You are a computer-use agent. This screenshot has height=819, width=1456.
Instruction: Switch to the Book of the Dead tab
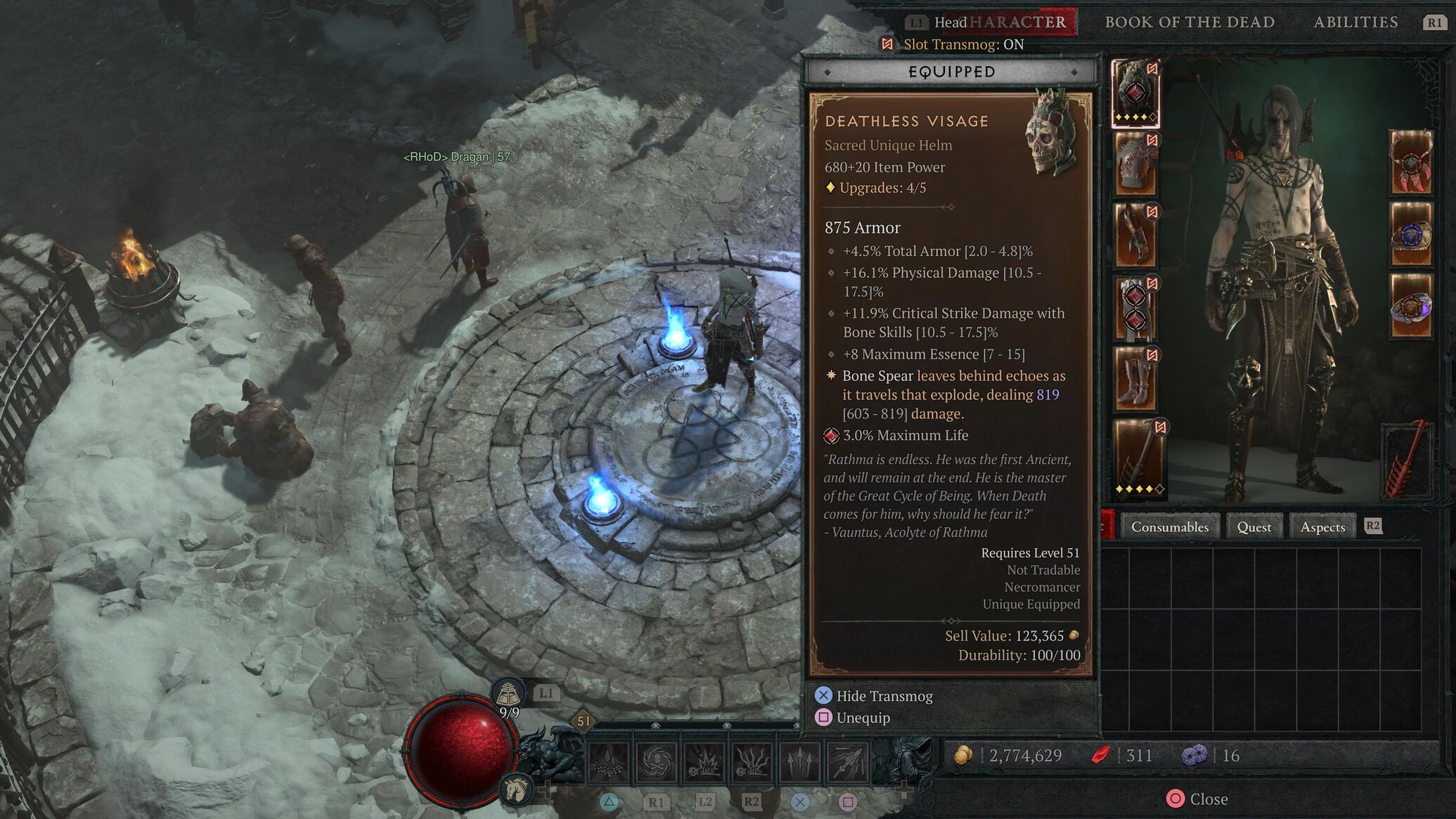click(1190, 22)
